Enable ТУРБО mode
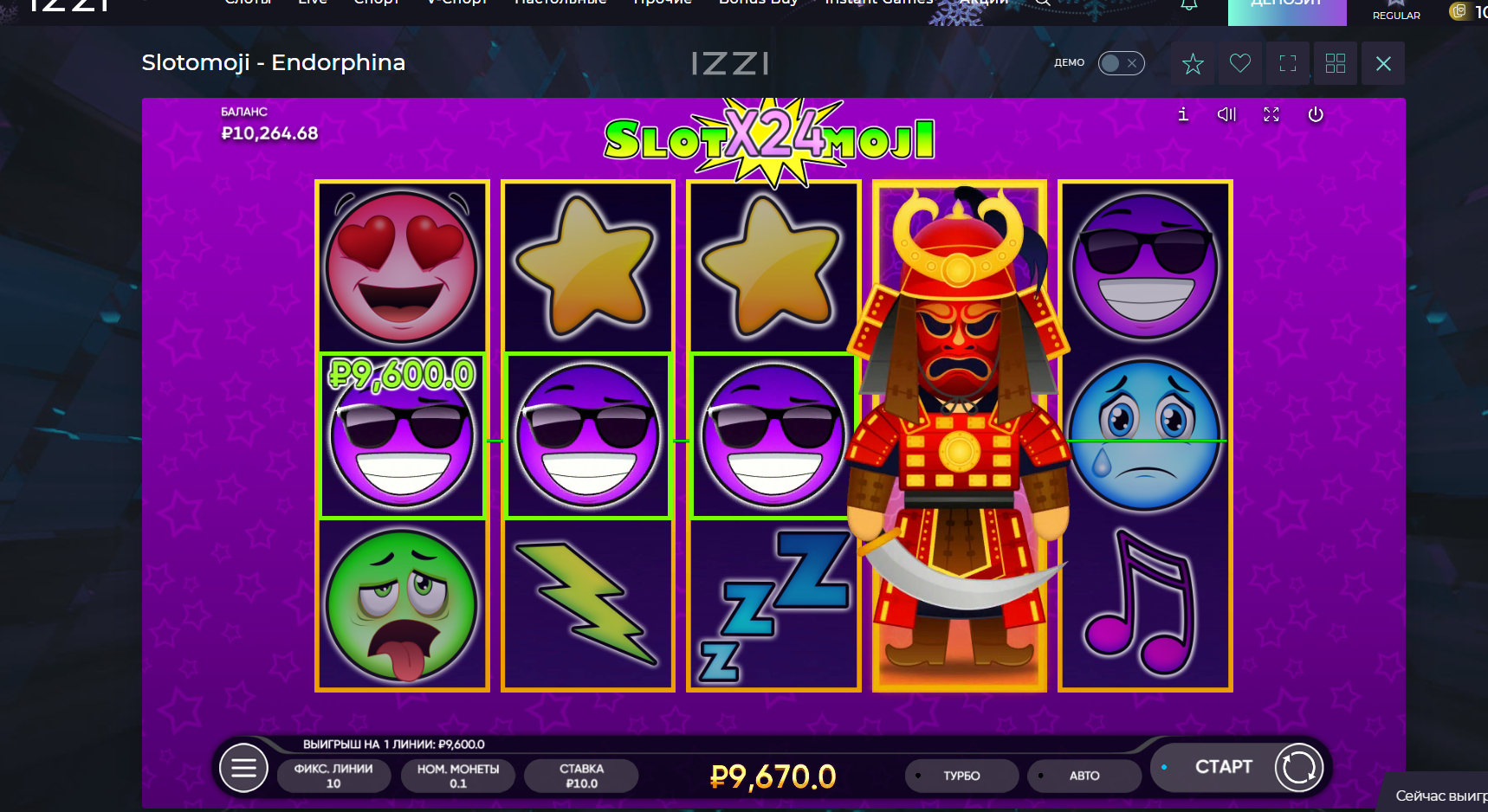This screenshot has height=812, width=1488. tap(961, 776)
